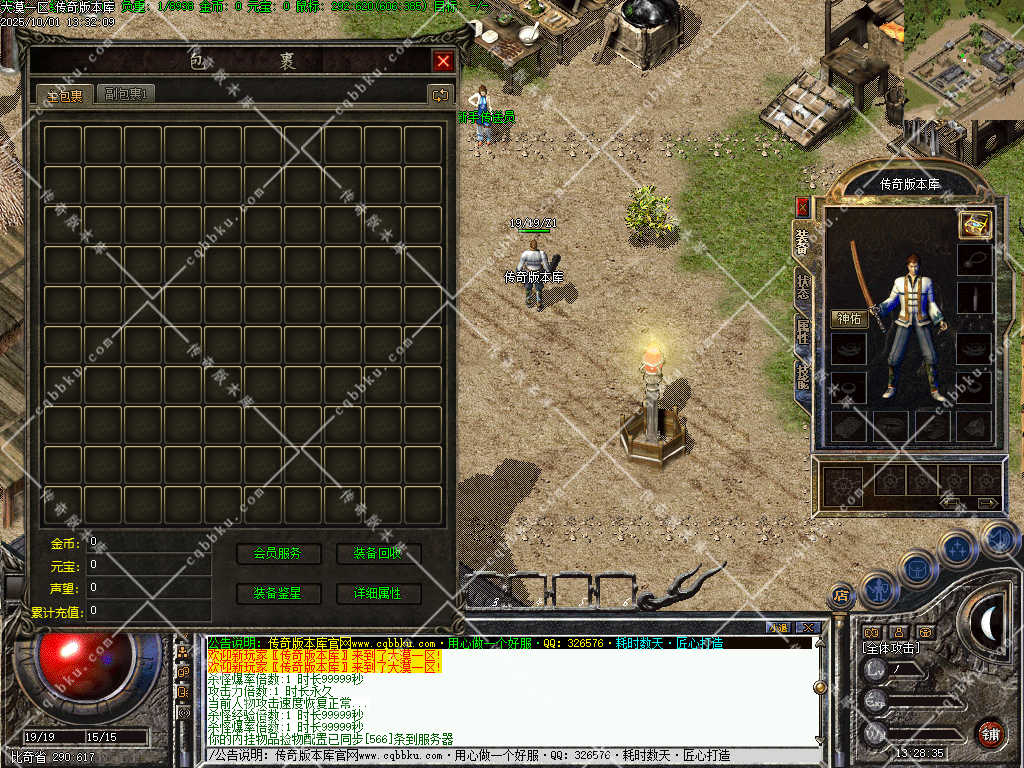Close the character equipment panel

[802, 206]
